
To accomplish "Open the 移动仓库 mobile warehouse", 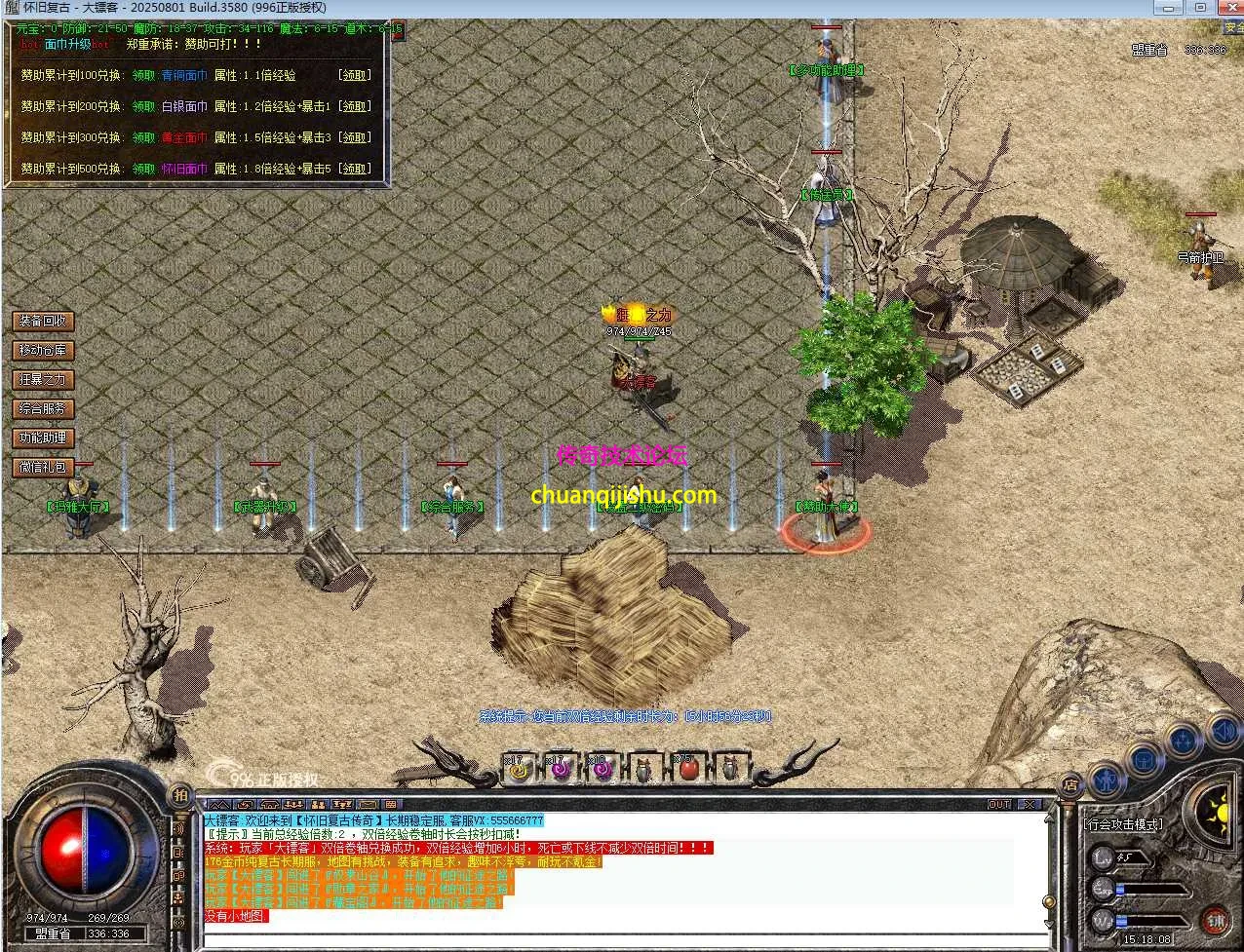I will [x=43, y=350].
